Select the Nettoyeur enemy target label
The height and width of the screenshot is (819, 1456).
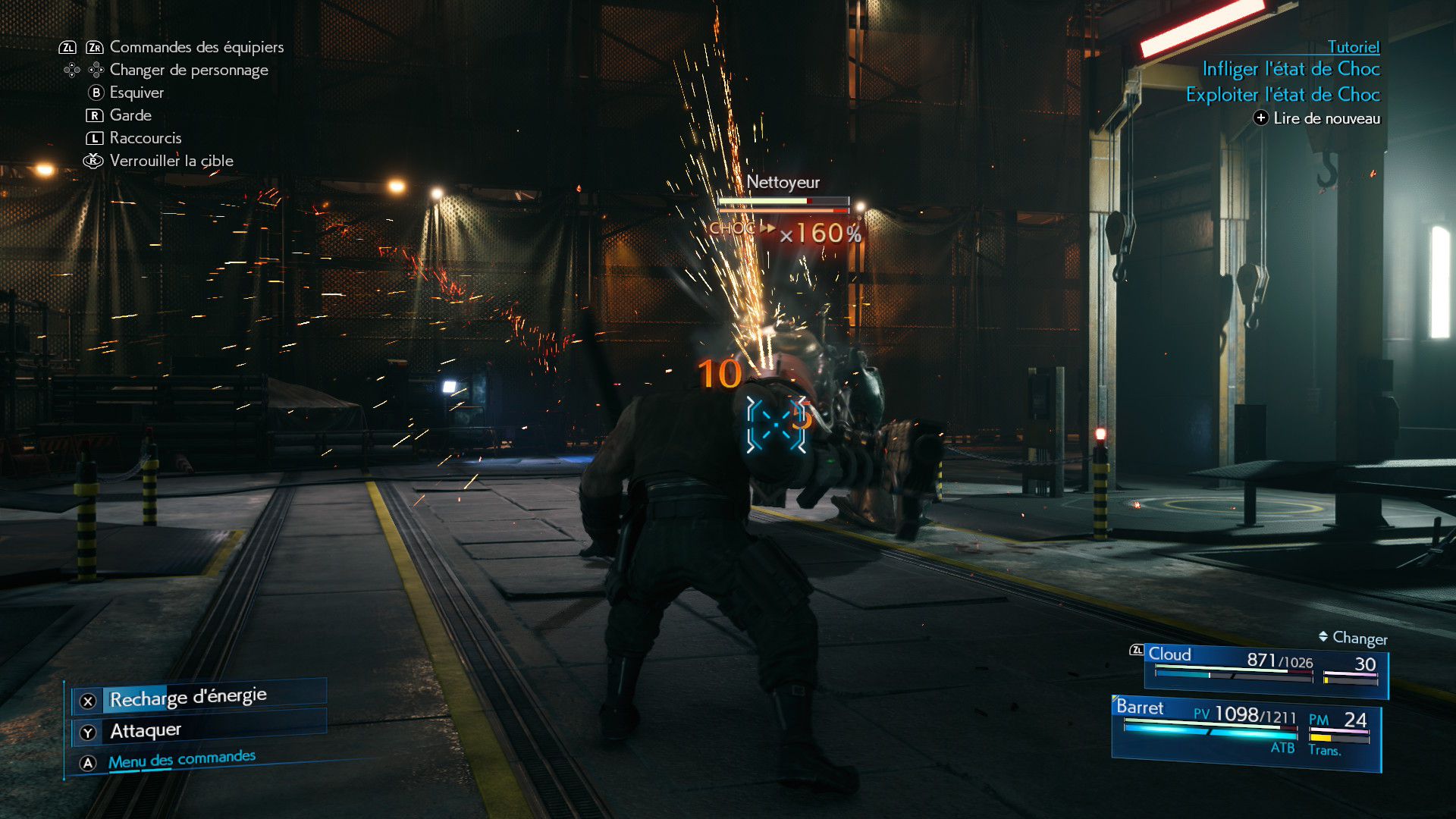783,182
